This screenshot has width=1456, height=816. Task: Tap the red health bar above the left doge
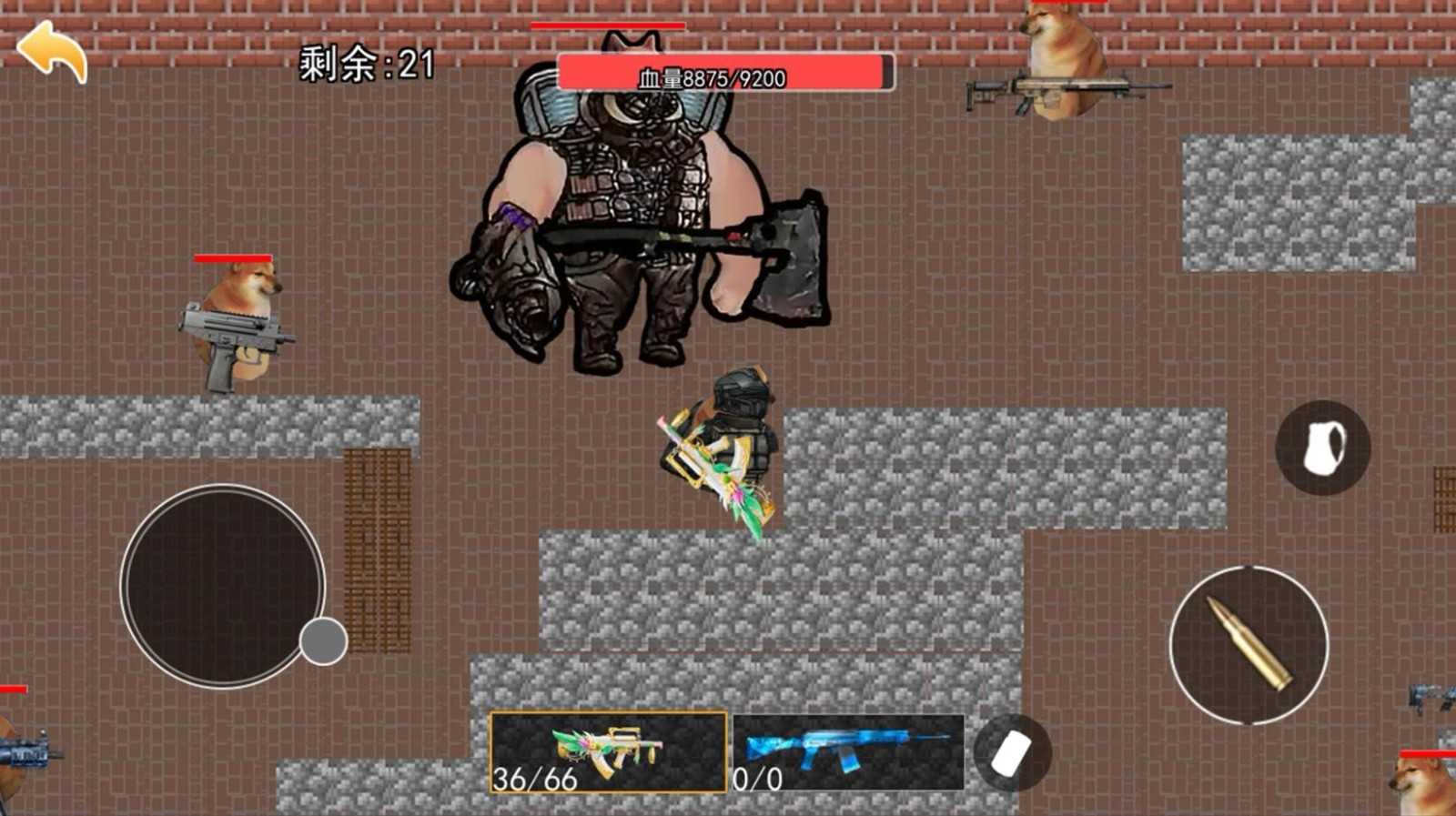[x=235, y=257]
